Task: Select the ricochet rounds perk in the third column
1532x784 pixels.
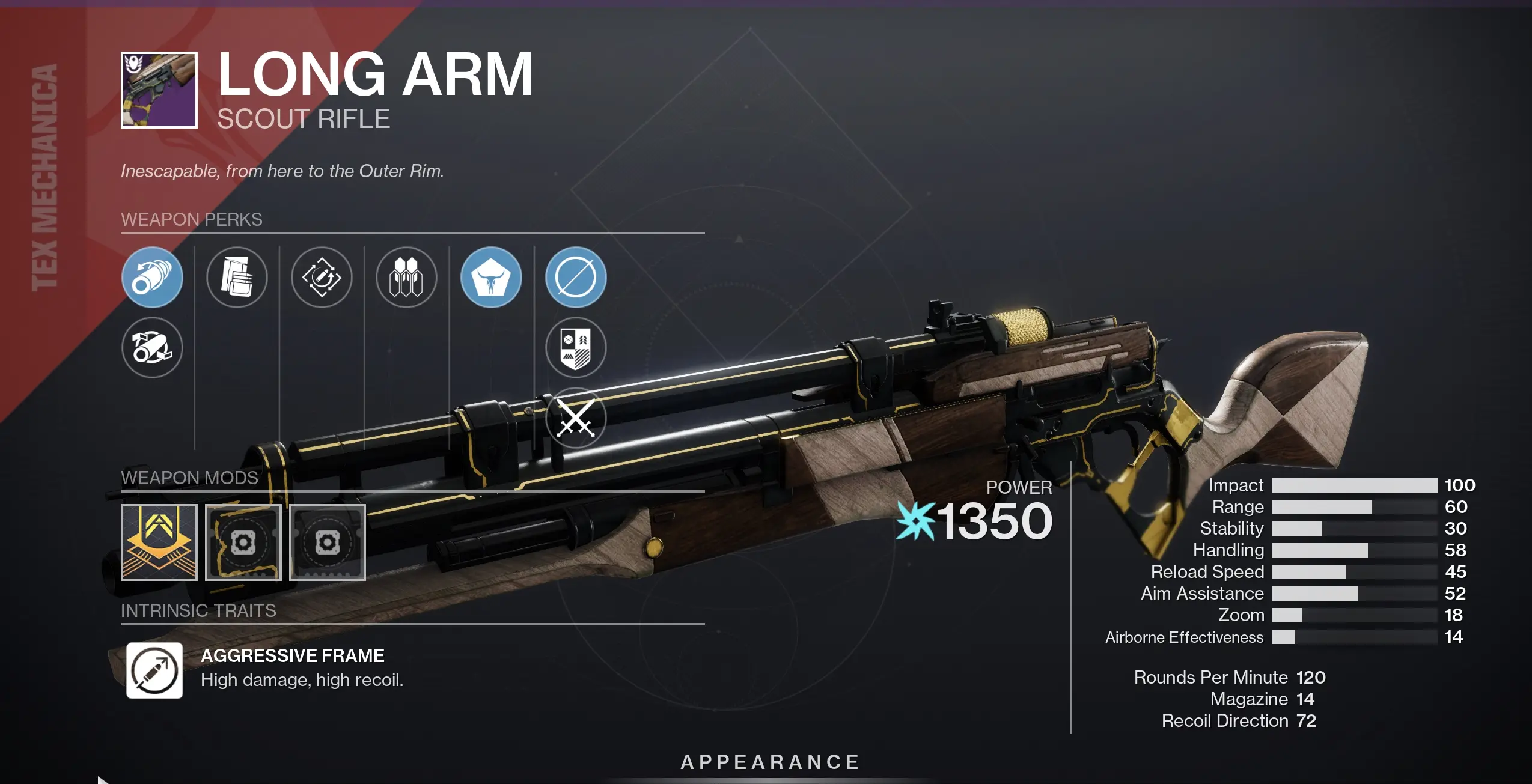Action: tap(322, 278)
